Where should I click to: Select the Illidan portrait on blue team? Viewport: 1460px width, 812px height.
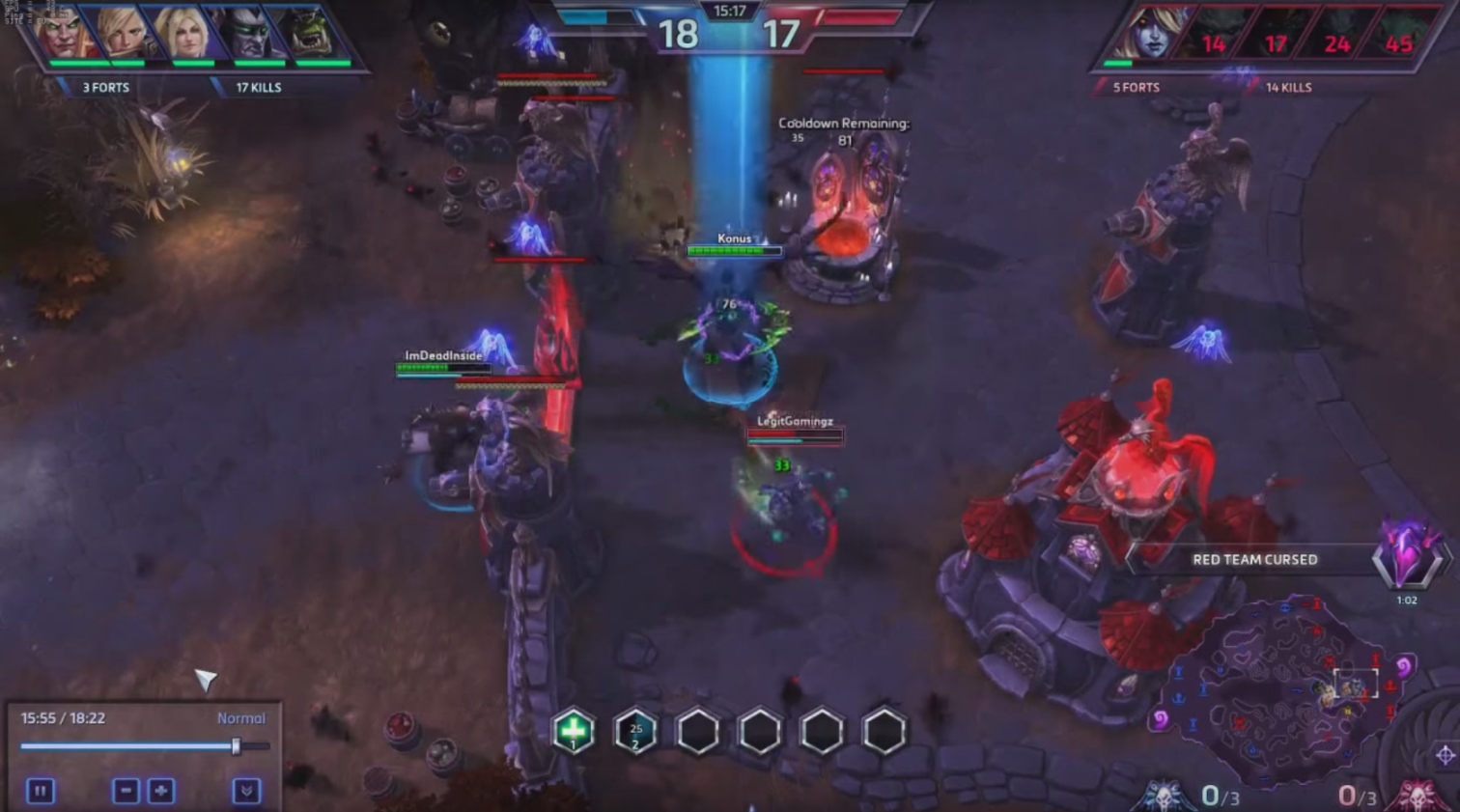click(x=247, y=34)
